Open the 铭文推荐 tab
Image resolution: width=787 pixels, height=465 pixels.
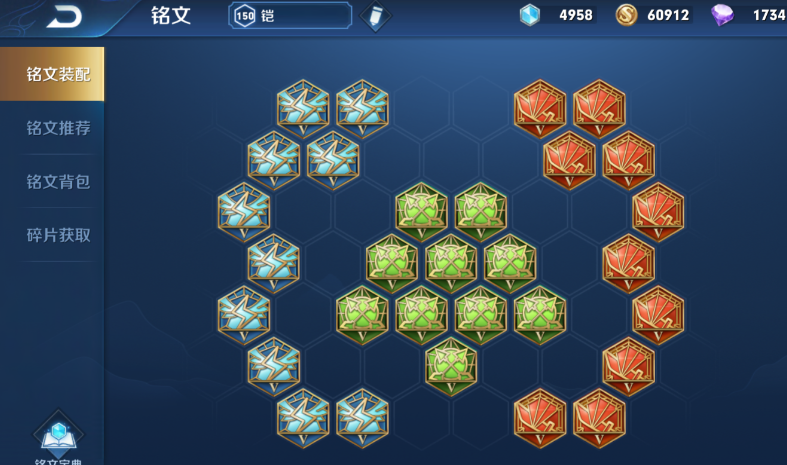tap(58, 128)
